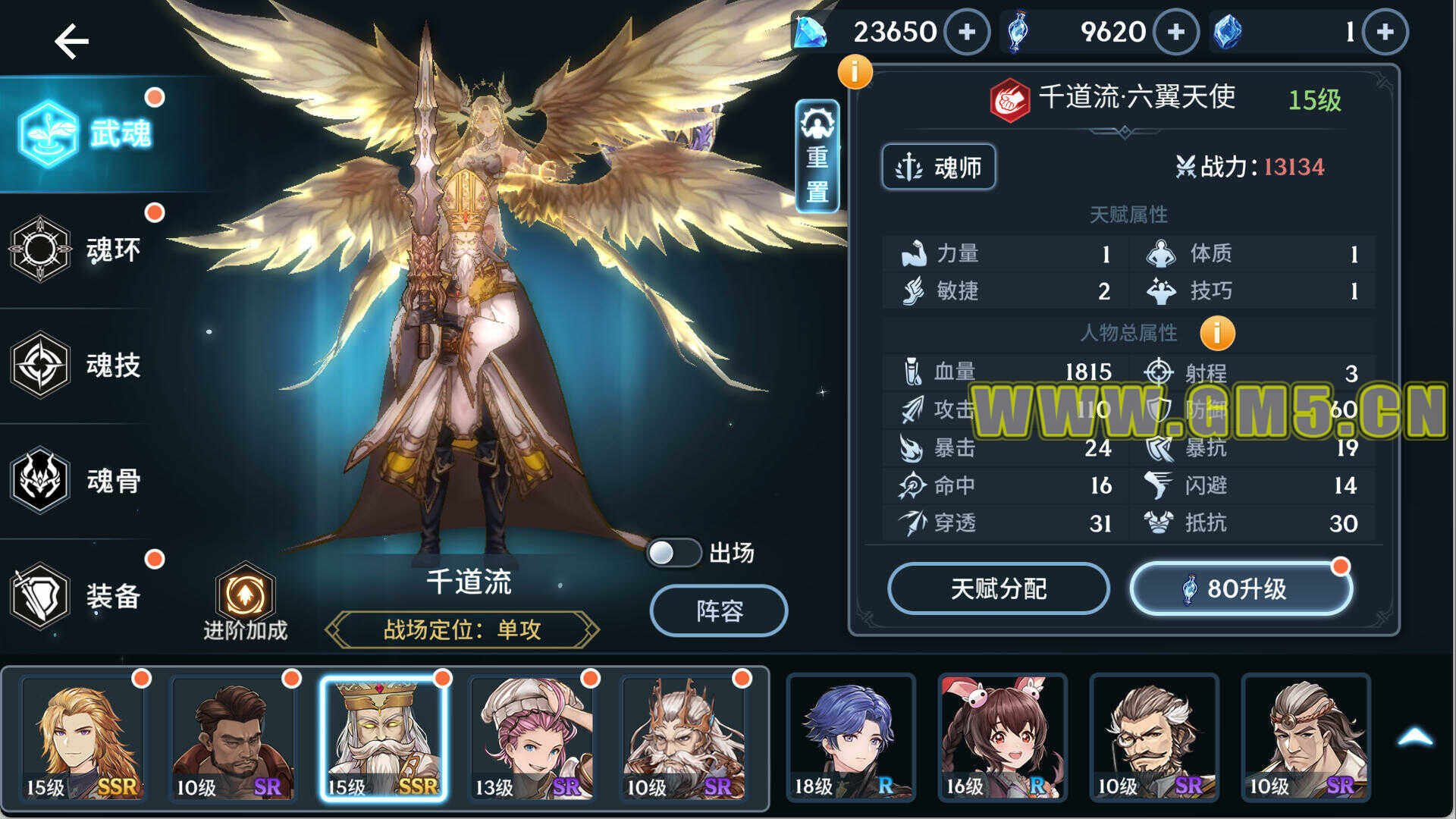Viewport: 1456px width, 819px height.
Task: Go back with the arrow button
Action: coord(72,41)
